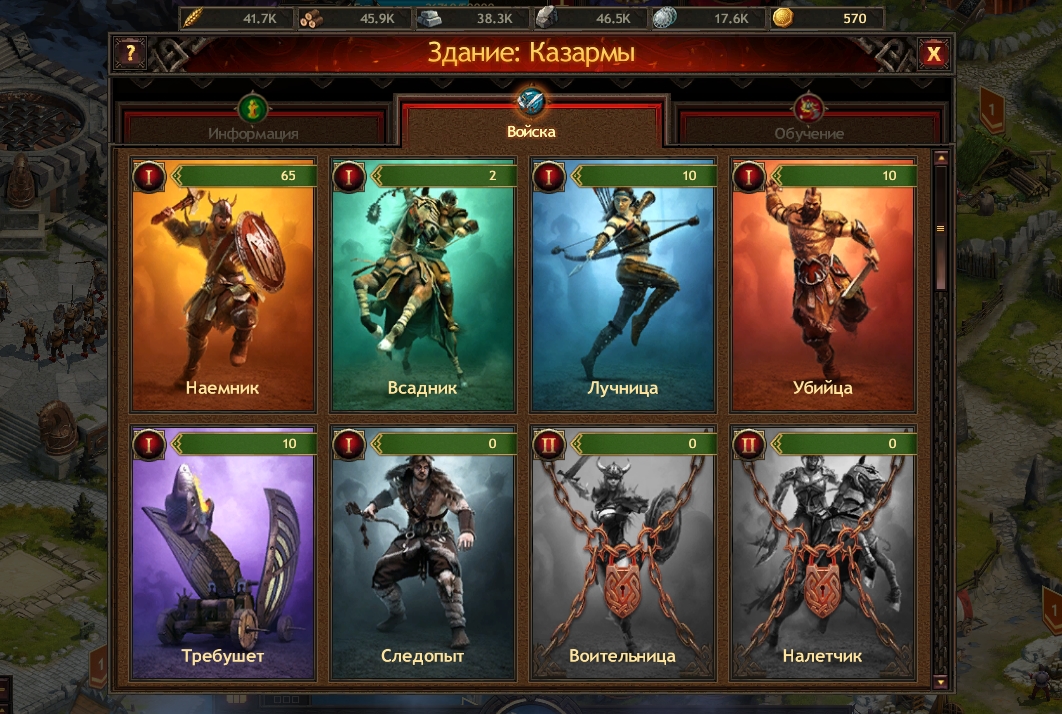
Task: Pick the Лучница unit card
Action: click(x=623, y=285)
